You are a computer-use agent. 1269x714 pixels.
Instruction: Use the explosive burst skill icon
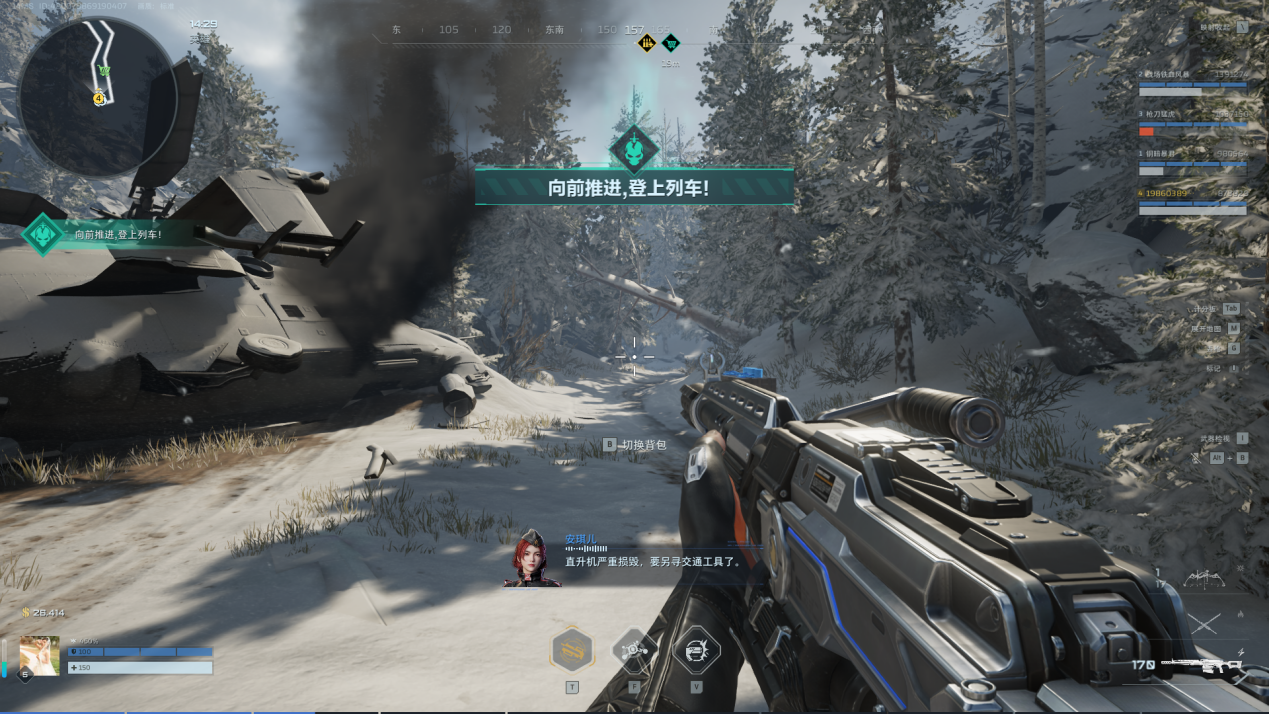pos(696,651)
